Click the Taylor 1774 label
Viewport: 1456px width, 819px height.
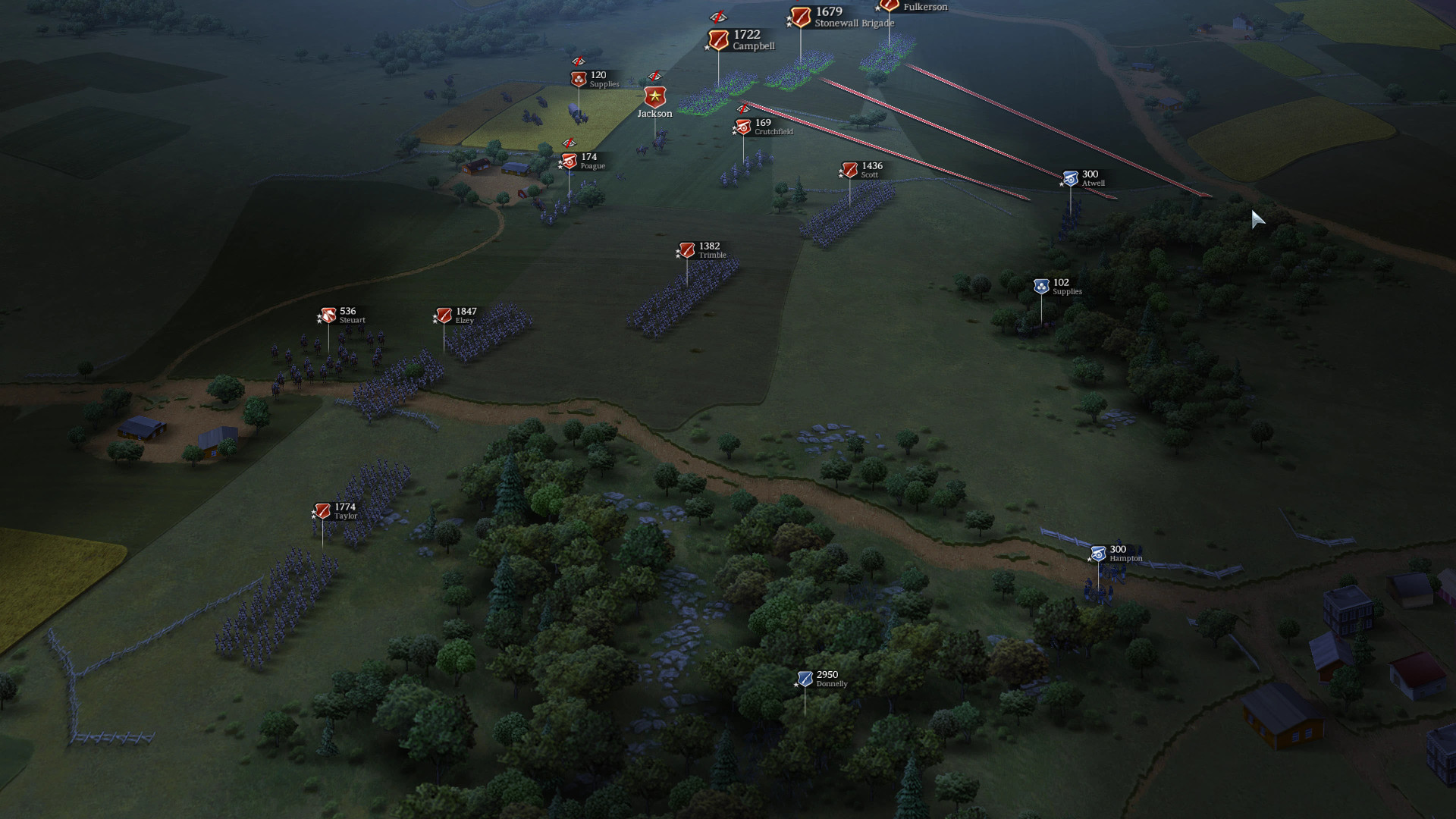345,510
